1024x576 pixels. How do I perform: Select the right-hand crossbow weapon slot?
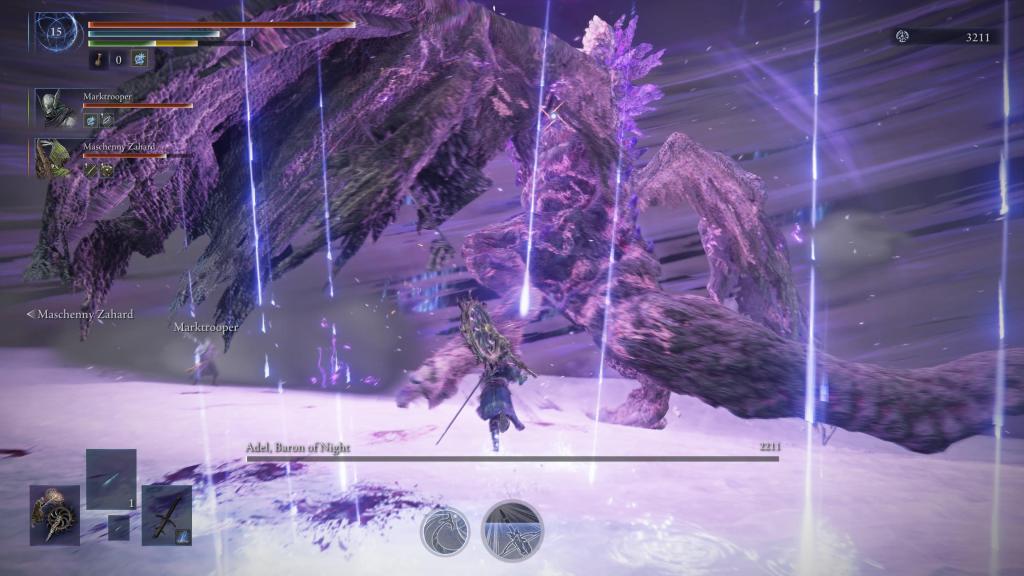tap(166, 514)
